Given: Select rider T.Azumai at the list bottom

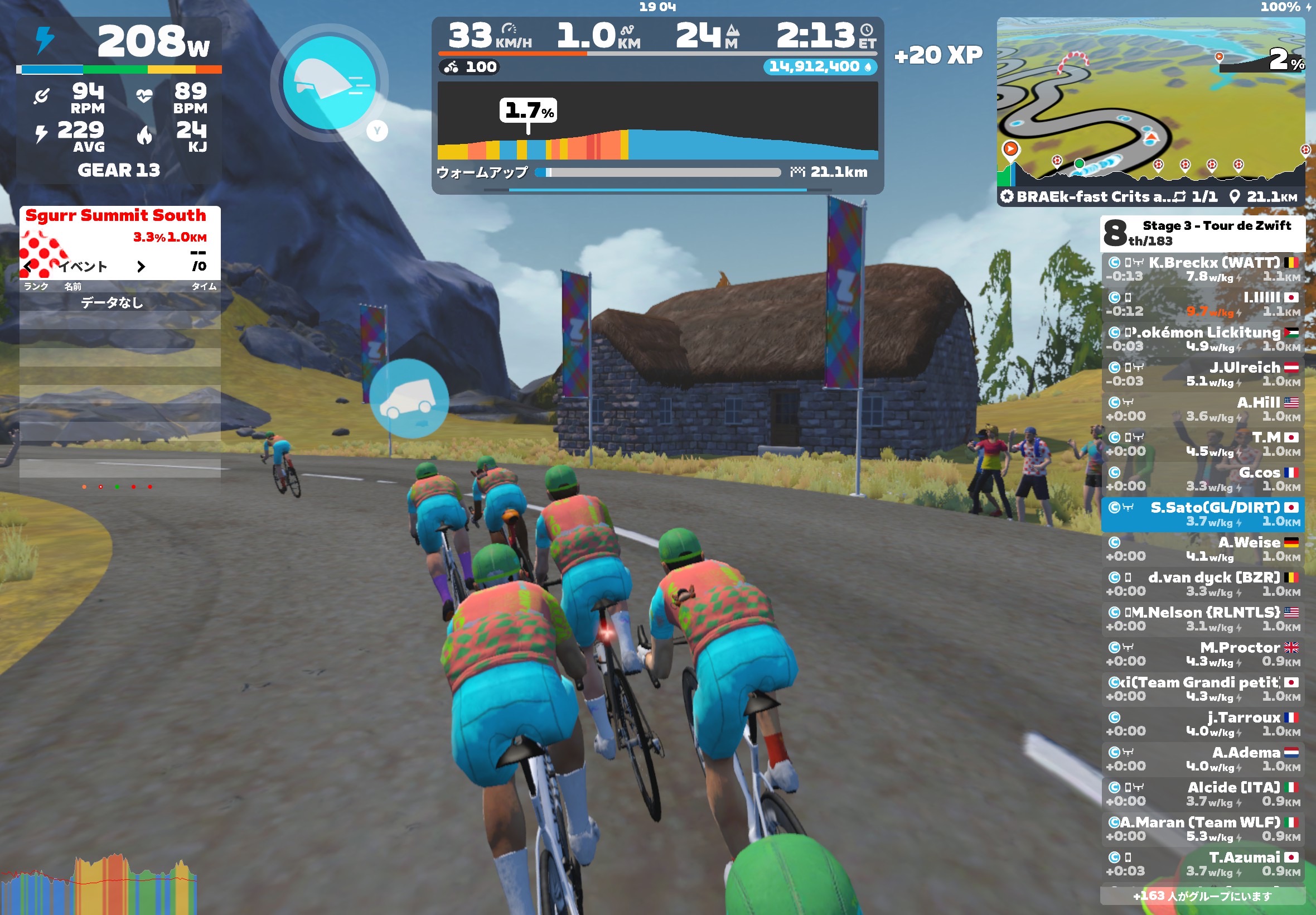Looking at the screenshot, I should pyautogui.click(x=1202, y=864).
